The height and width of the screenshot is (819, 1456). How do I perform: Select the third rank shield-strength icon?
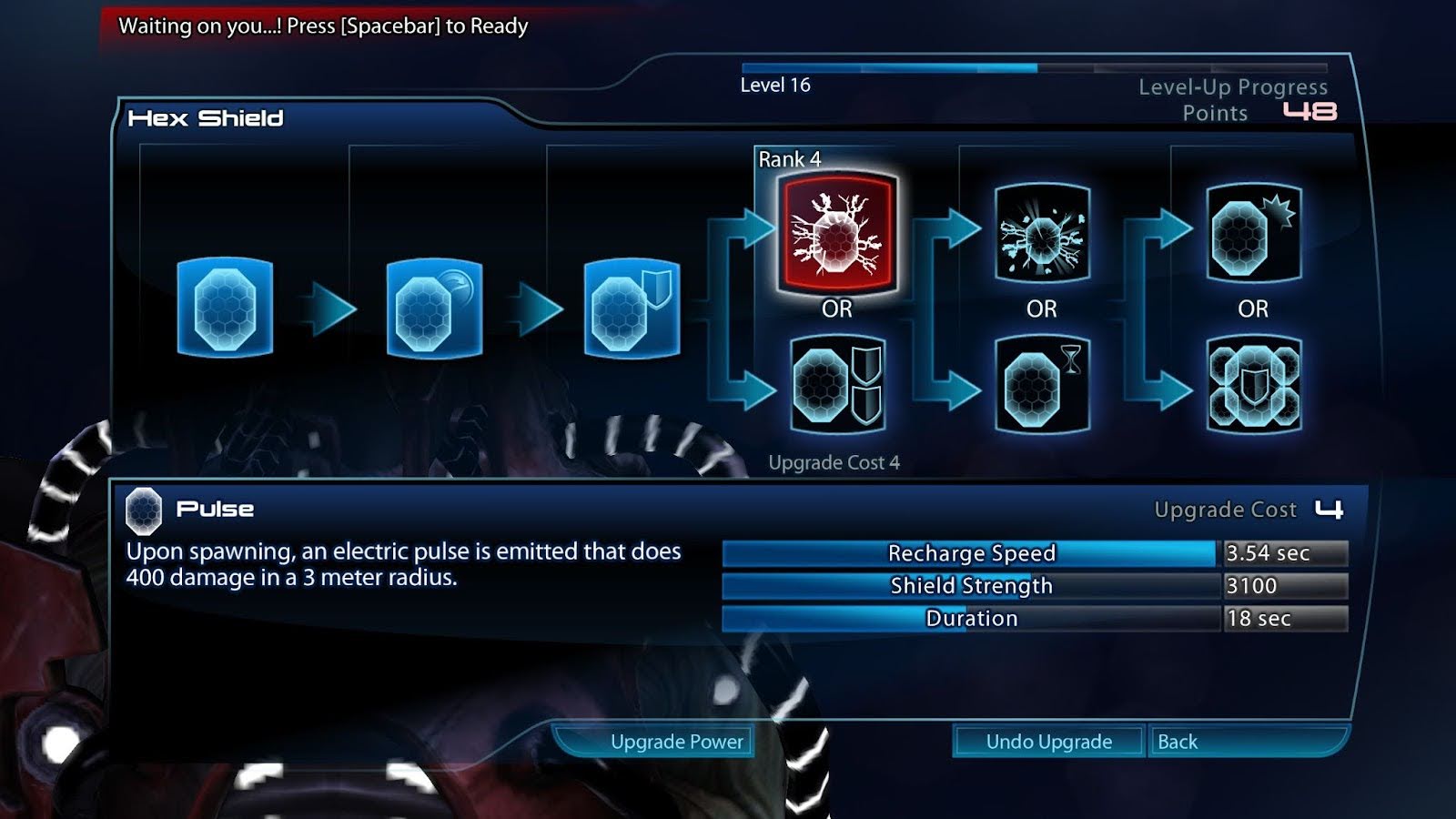[632, 309]
